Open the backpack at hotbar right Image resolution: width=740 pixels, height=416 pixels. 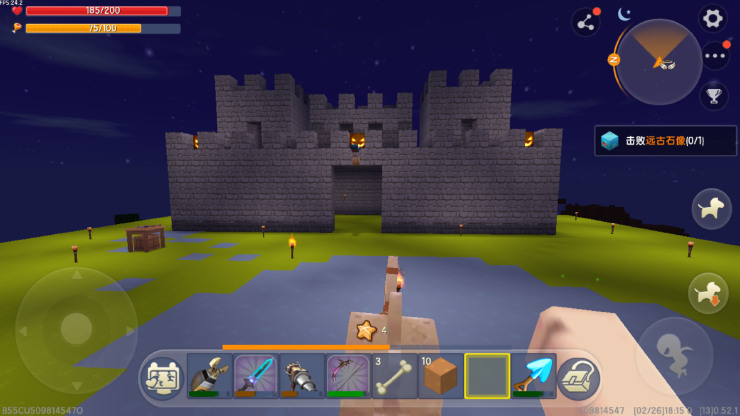[578, 377]
